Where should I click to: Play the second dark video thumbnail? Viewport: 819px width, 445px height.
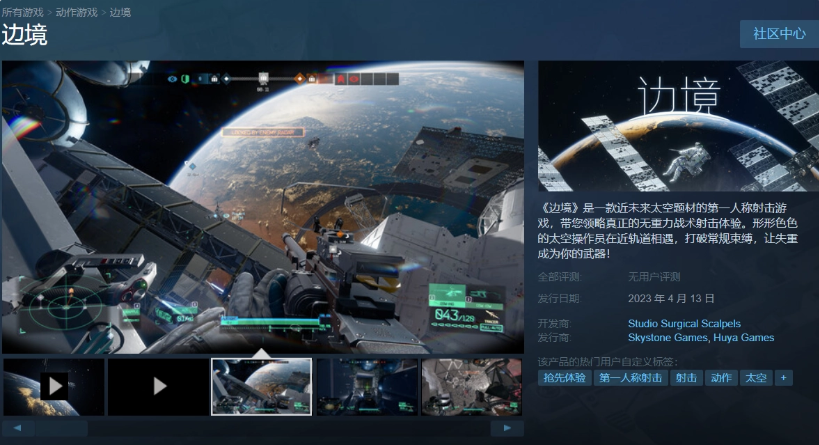[158, 386]
